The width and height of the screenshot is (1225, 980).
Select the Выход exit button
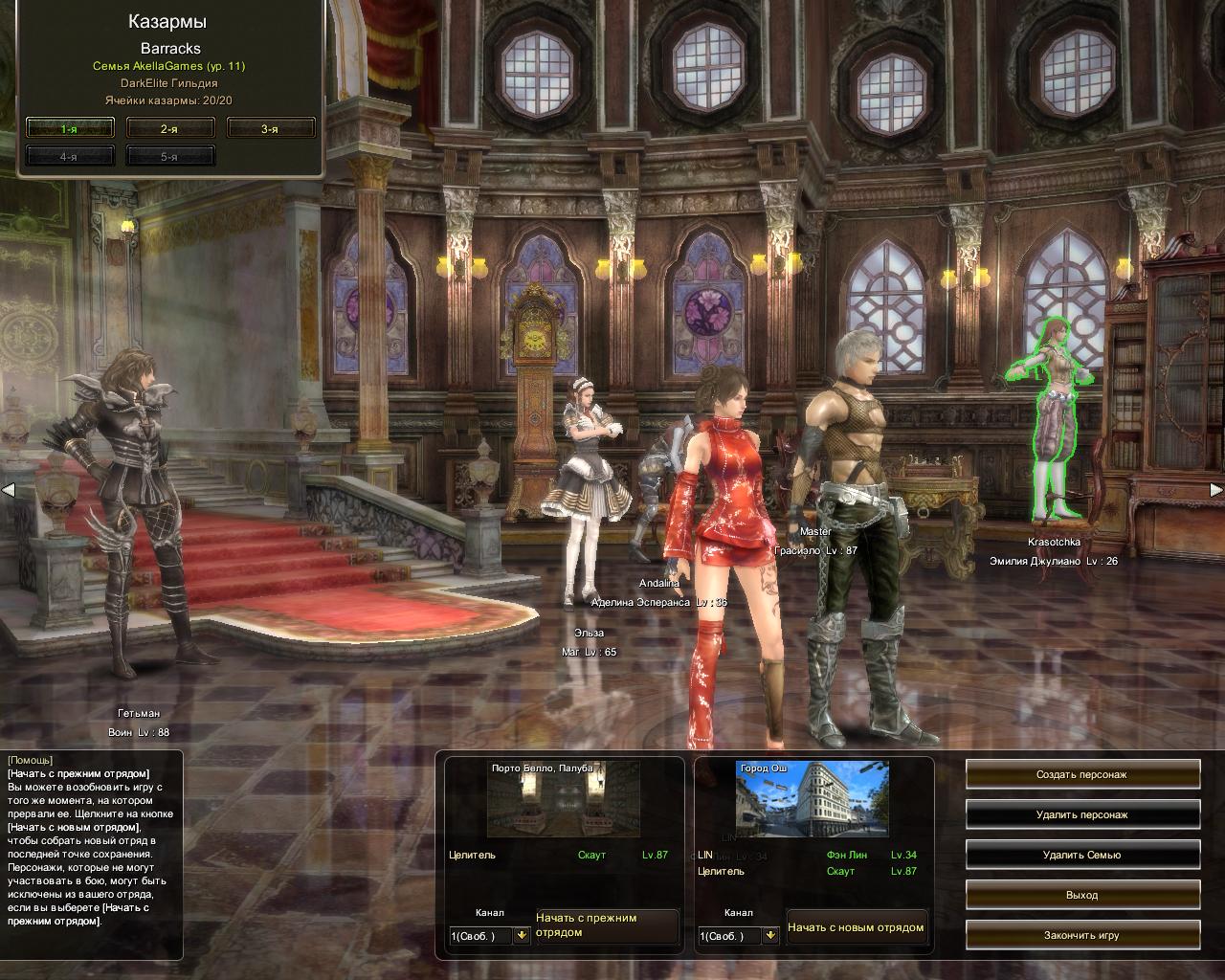click(x=1082, y=895)
